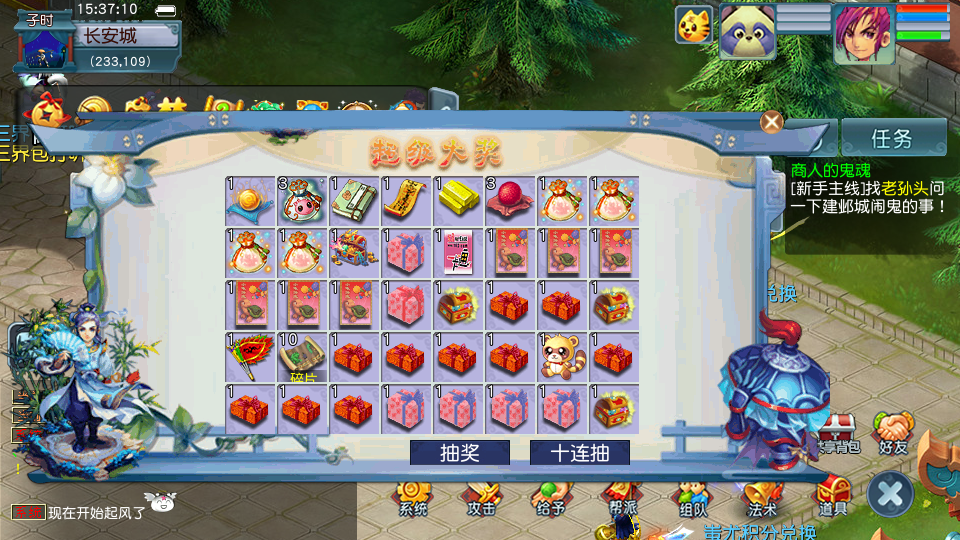Viewport: 960px width, 540px height.
Task: Select the raccoon plush pet prize
Action: (x=562, y=357)
